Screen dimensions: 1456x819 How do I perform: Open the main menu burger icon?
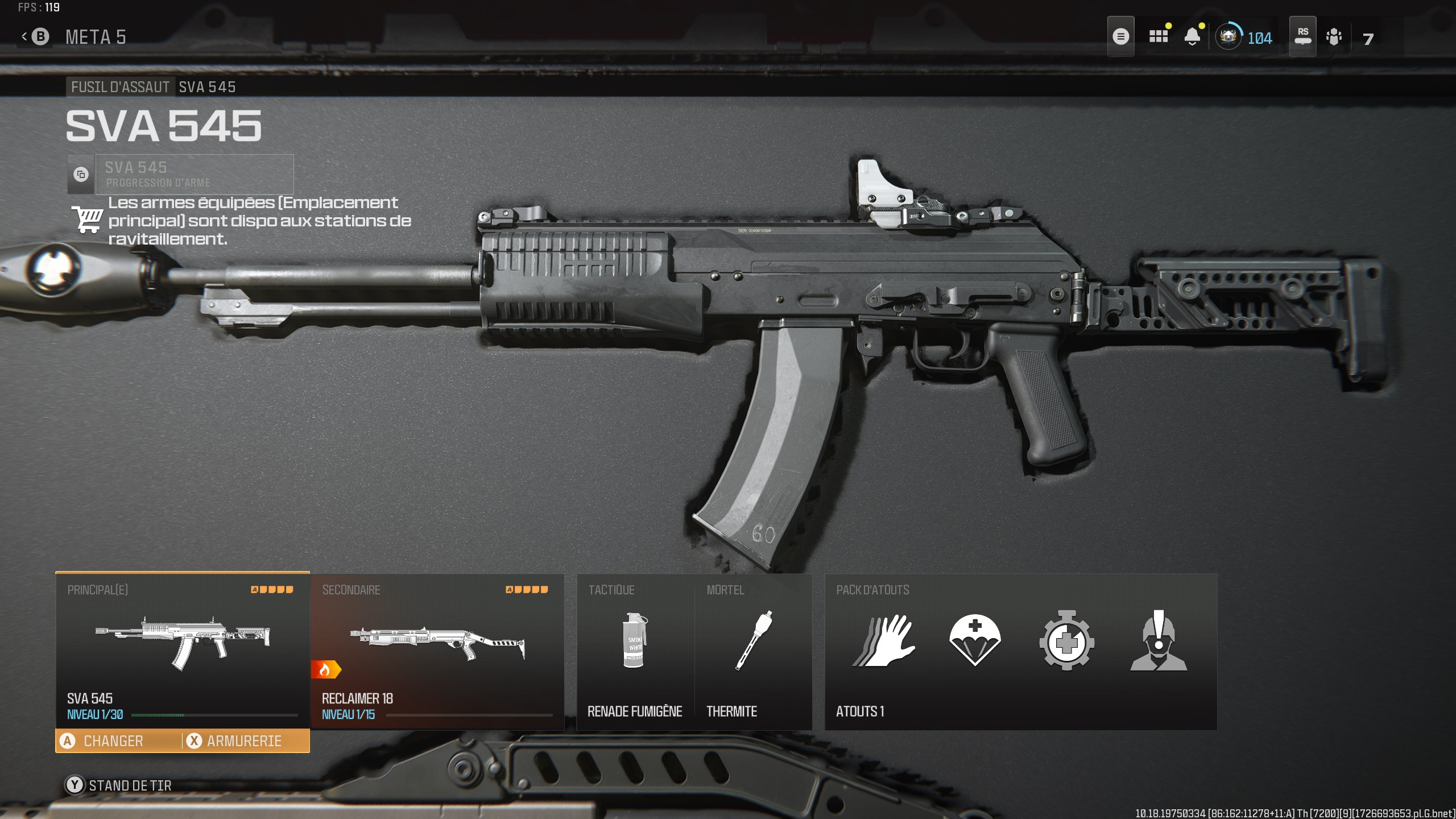click(1120, 36)
